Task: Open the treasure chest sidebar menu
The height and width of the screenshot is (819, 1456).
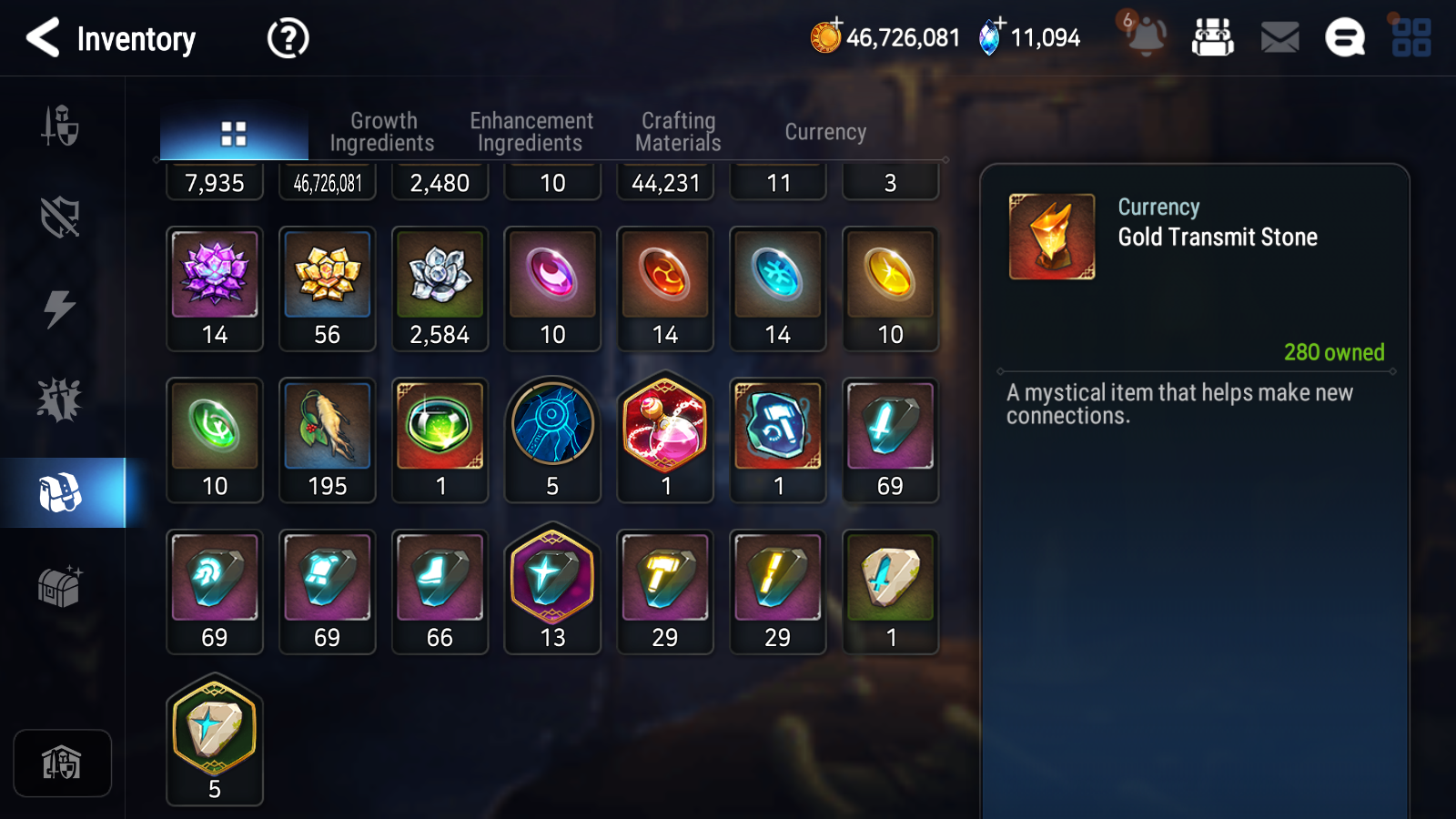Action: click(60, 587)
